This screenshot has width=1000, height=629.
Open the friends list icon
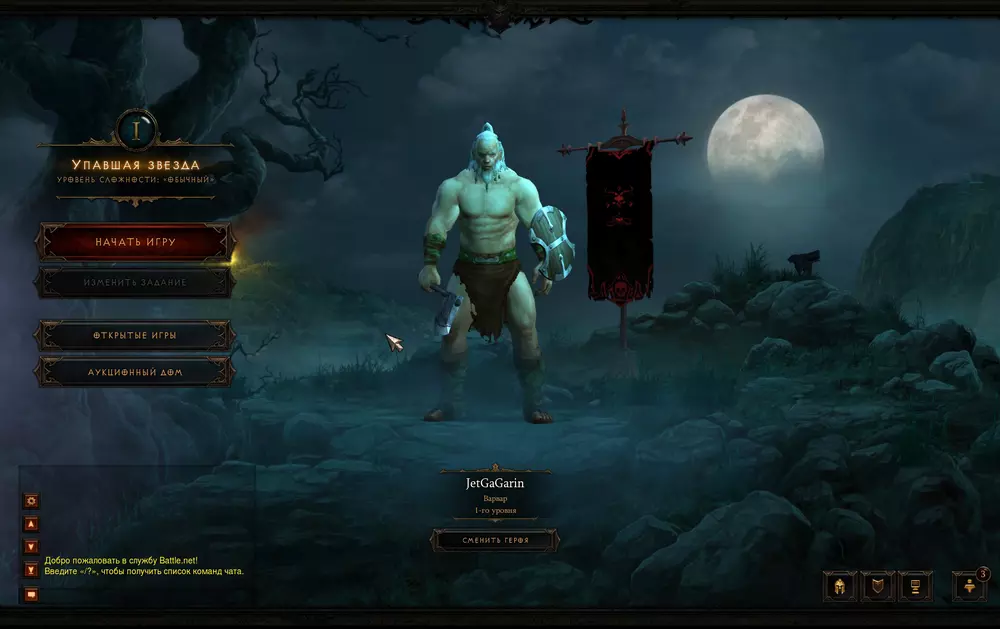pos(969,586)
